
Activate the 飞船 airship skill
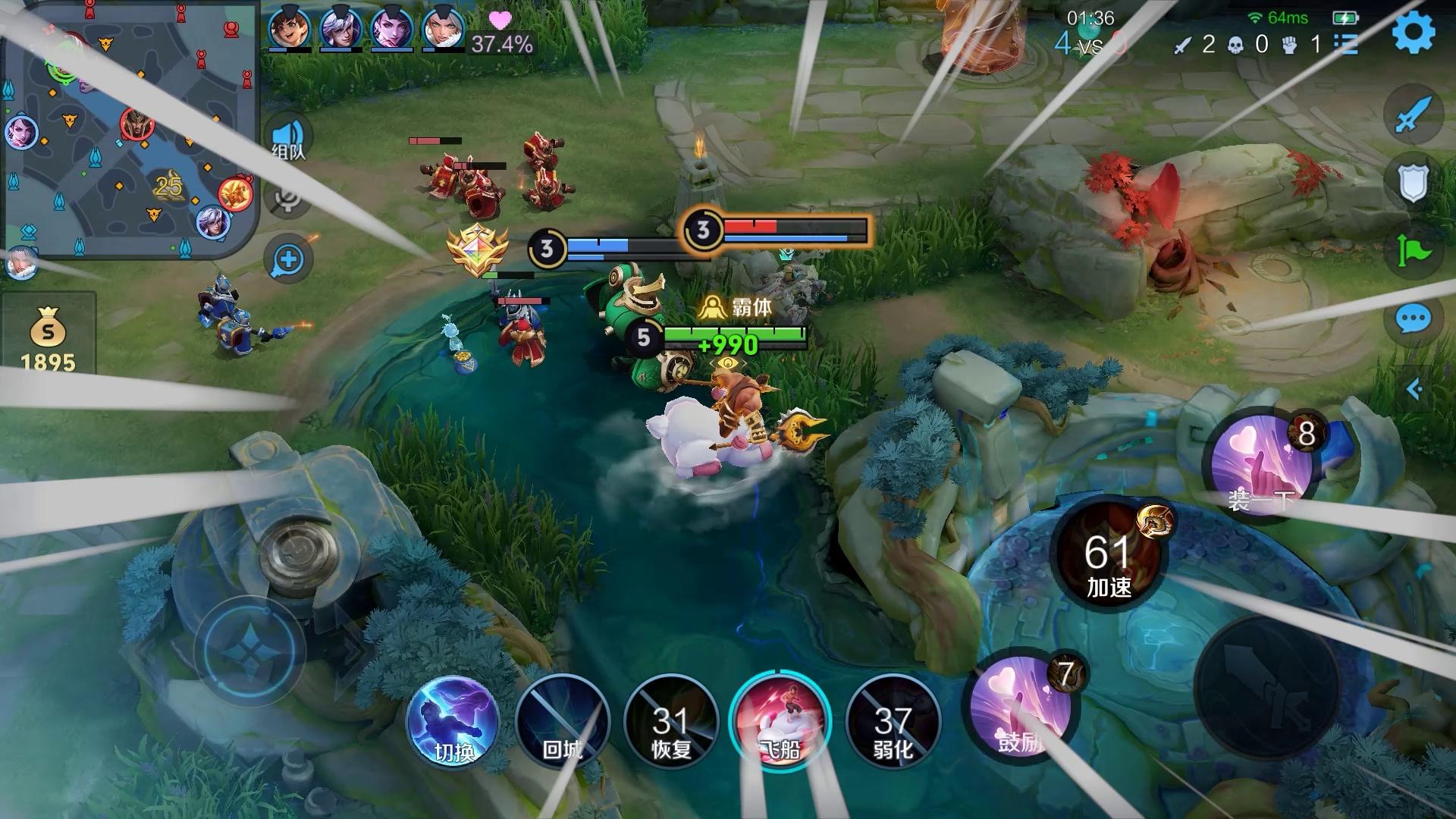coord(780,721)
